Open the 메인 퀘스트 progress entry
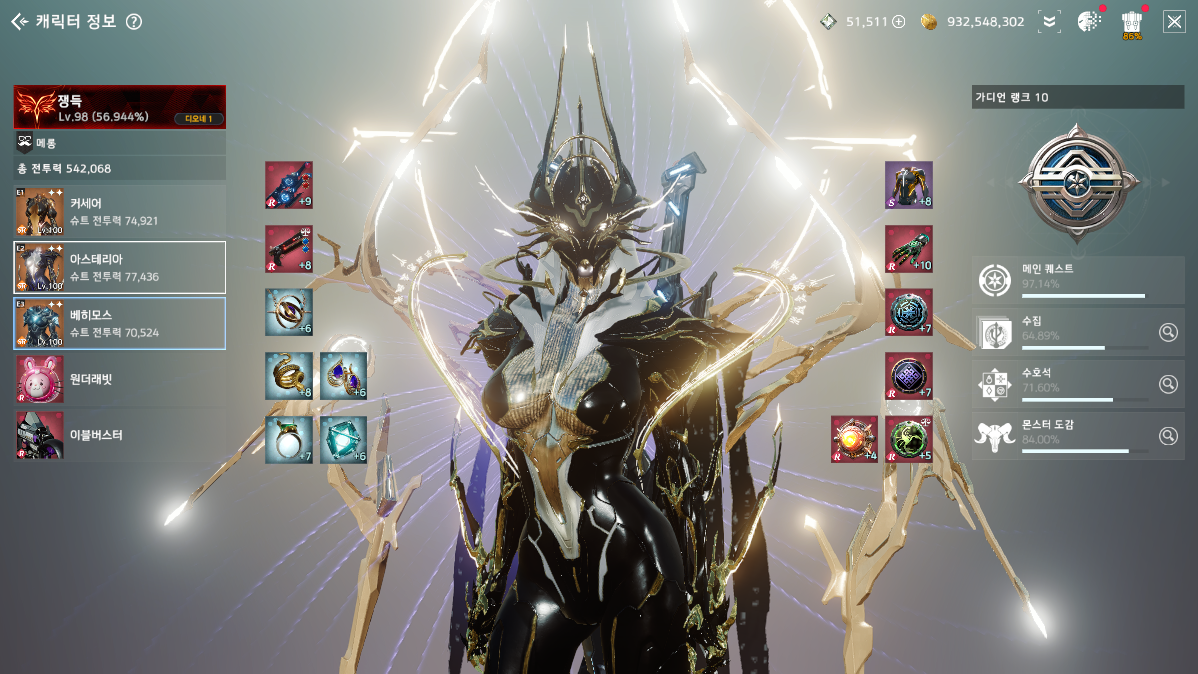 click(1077, 280)
